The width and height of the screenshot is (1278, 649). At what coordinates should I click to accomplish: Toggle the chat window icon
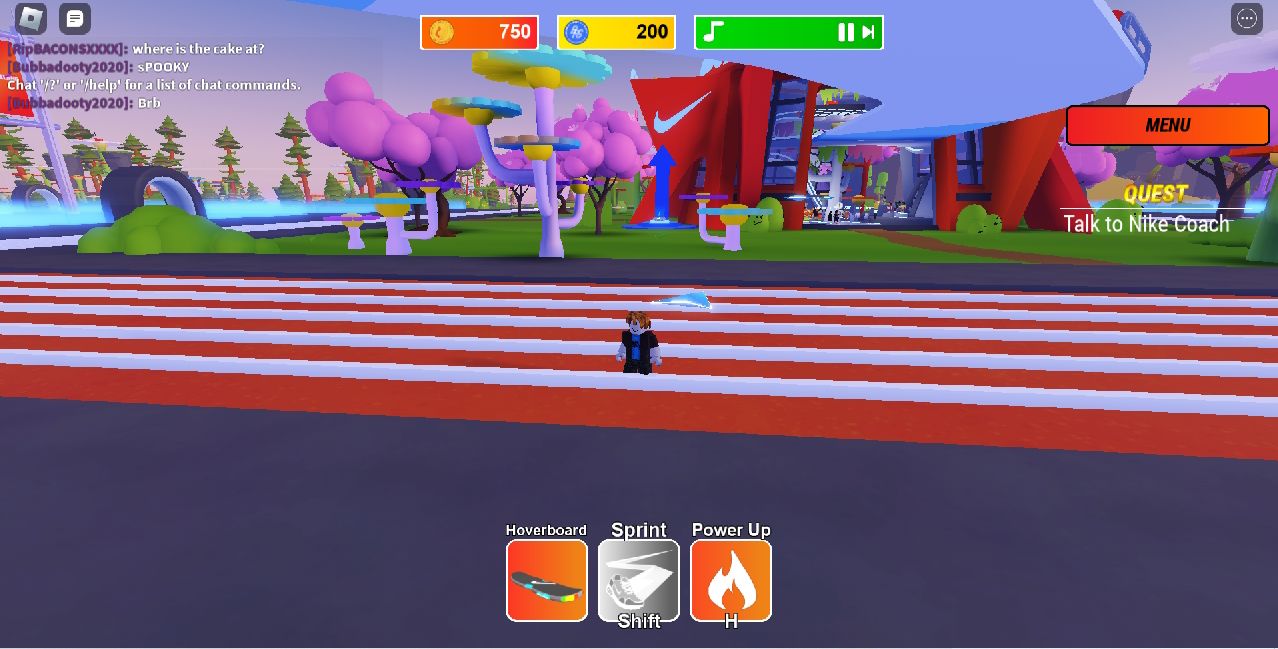coord(75,18)
